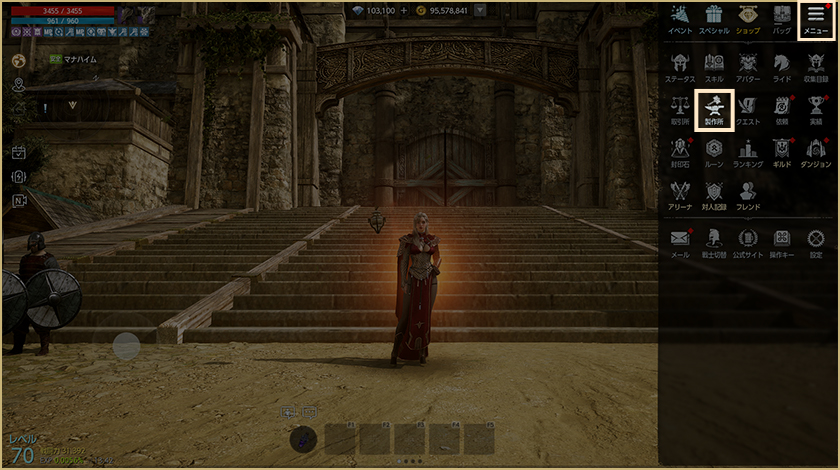Open the 設定 settings

point(816,241)
